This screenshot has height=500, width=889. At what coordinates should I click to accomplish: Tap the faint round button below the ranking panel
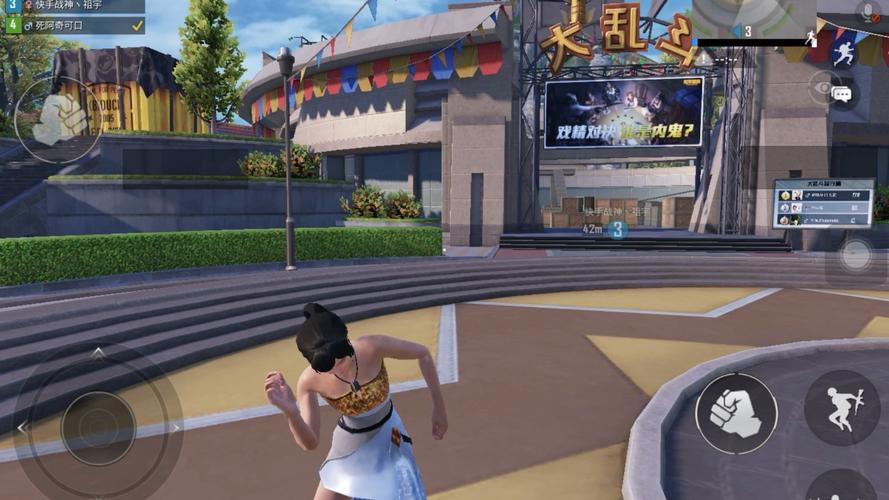click(x=855, y=255)
